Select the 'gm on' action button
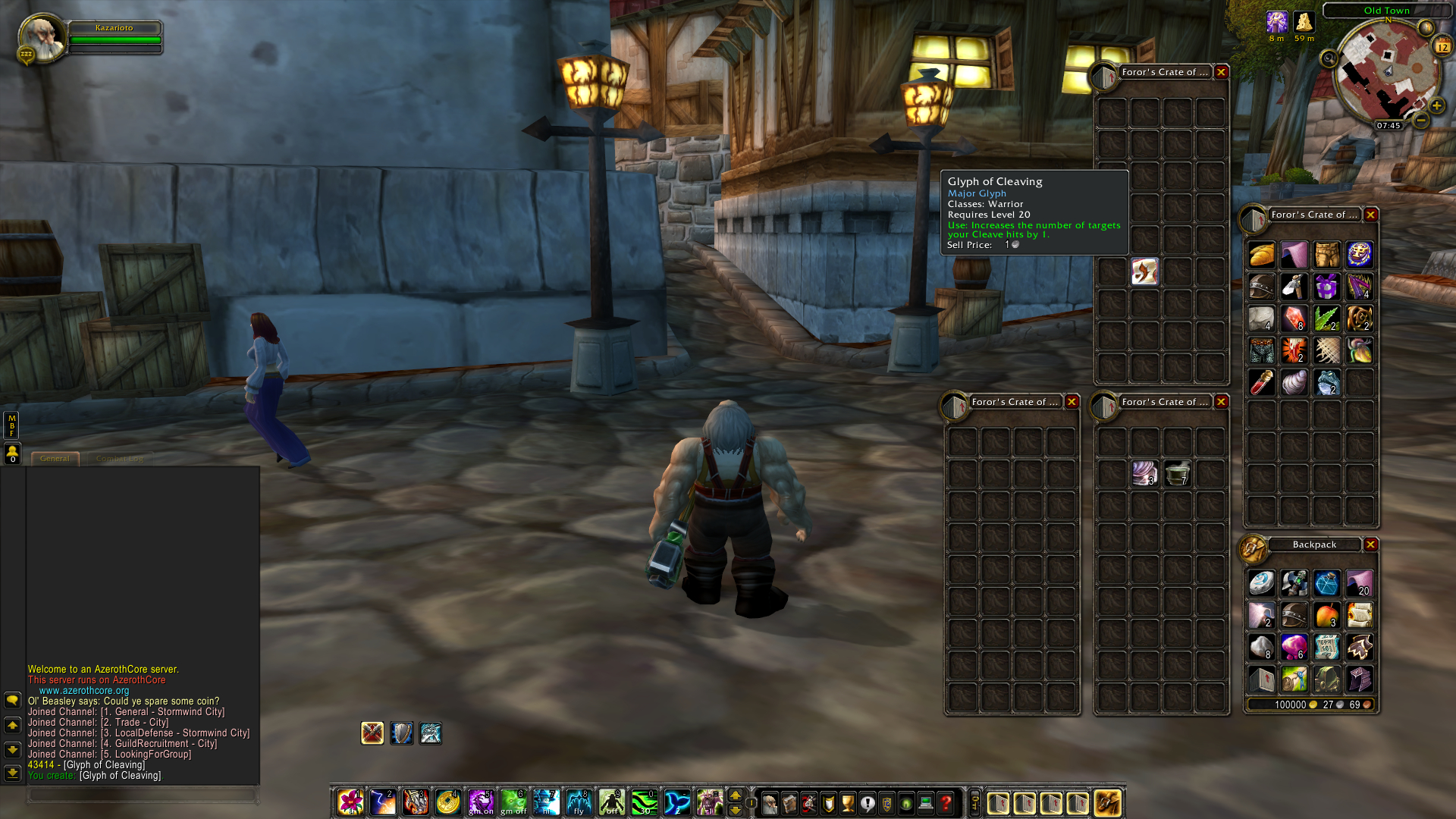 pos(481,802)
